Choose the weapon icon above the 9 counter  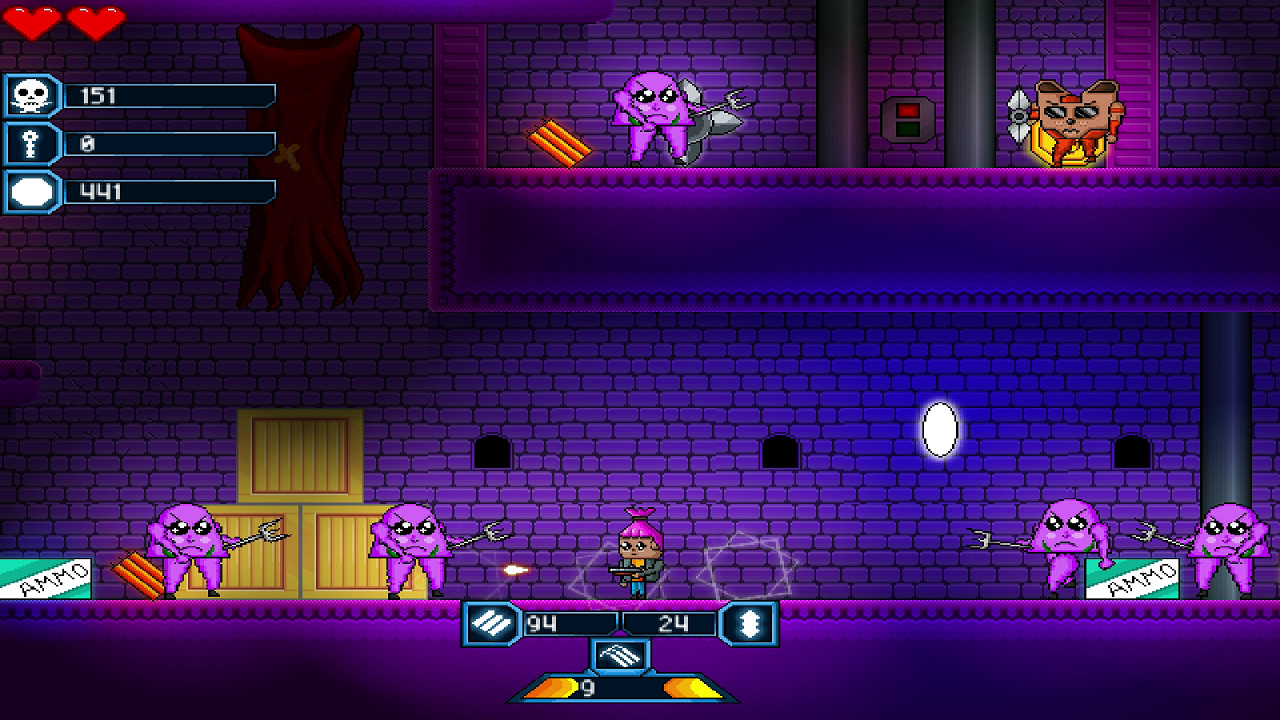click(620, 656)
